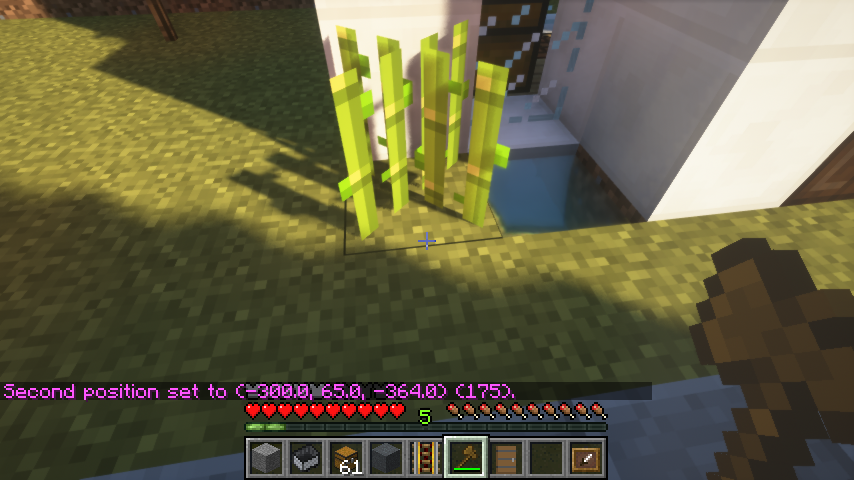854x480 pixels.
Task: Select the item frame with feather slot
Action: click(586, 458)
